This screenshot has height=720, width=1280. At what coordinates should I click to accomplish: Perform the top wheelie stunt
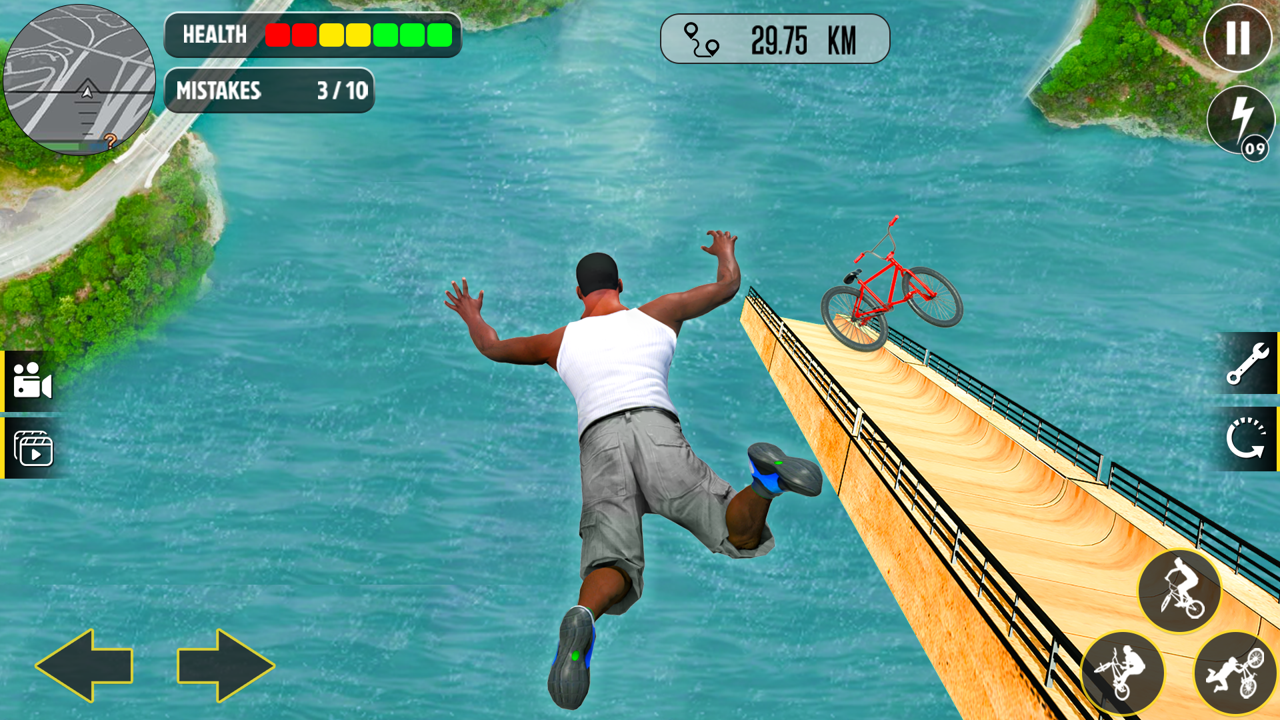[1180, 590]
